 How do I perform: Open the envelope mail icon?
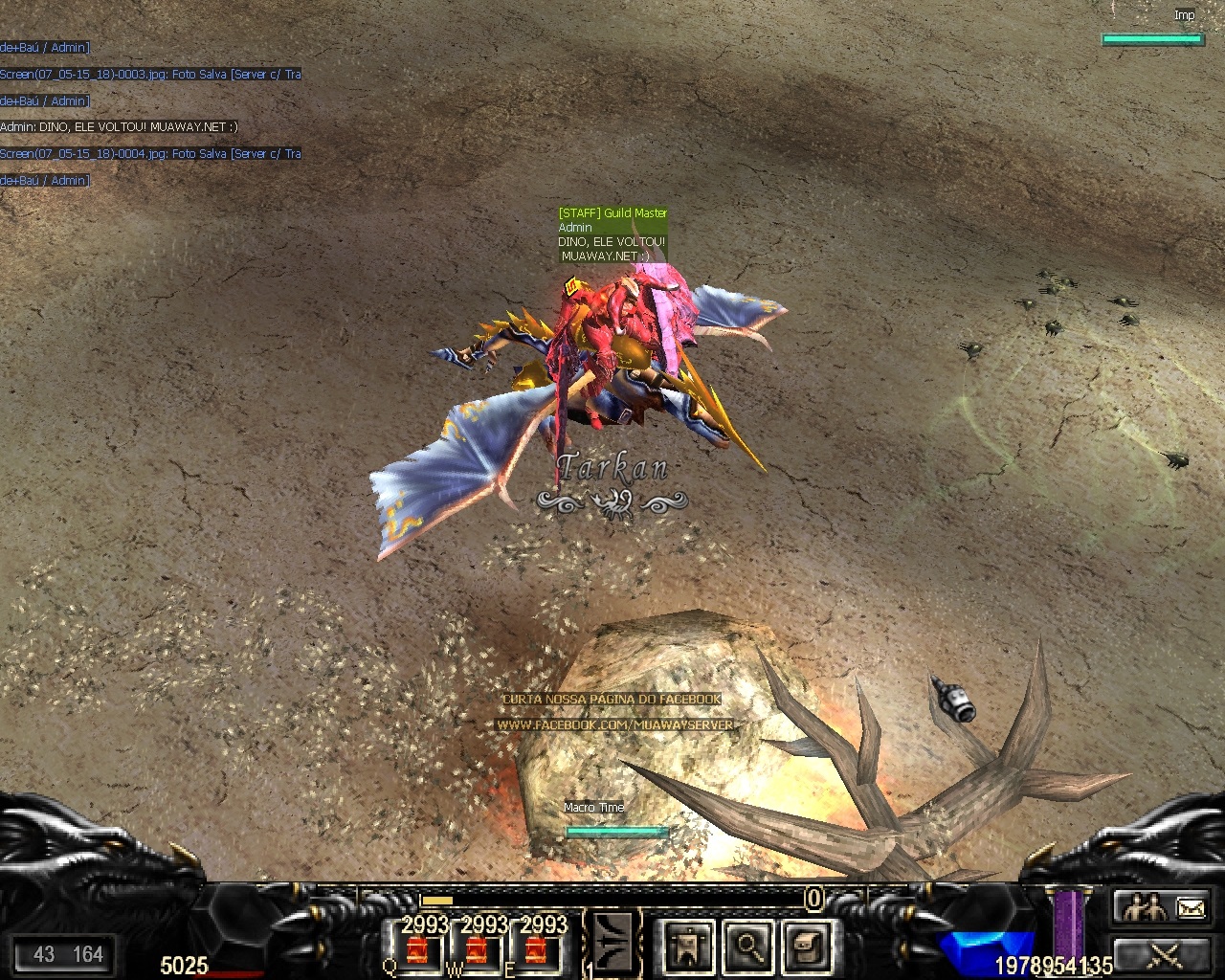1190,906
